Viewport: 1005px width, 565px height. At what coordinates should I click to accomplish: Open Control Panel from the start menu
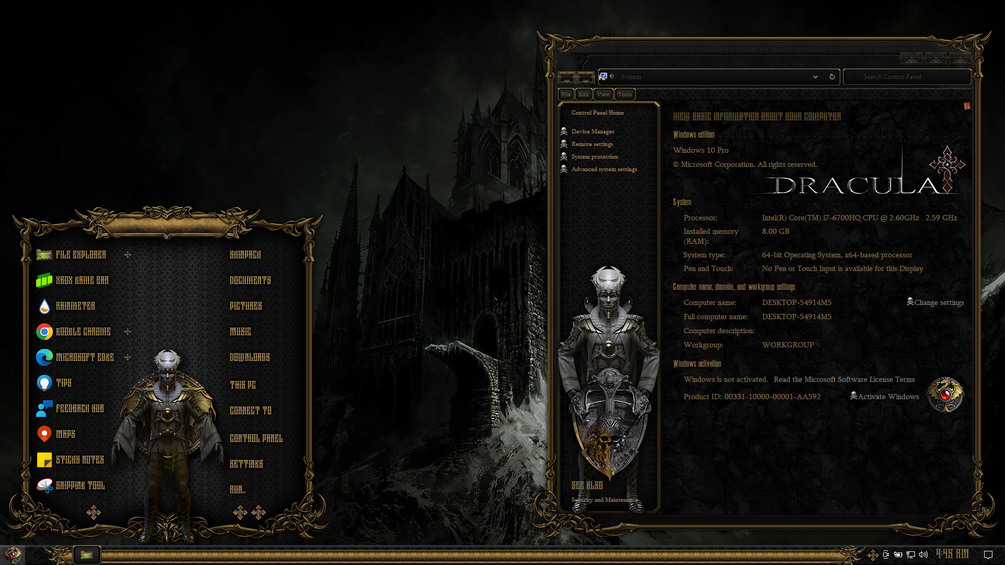click(256, 438)
